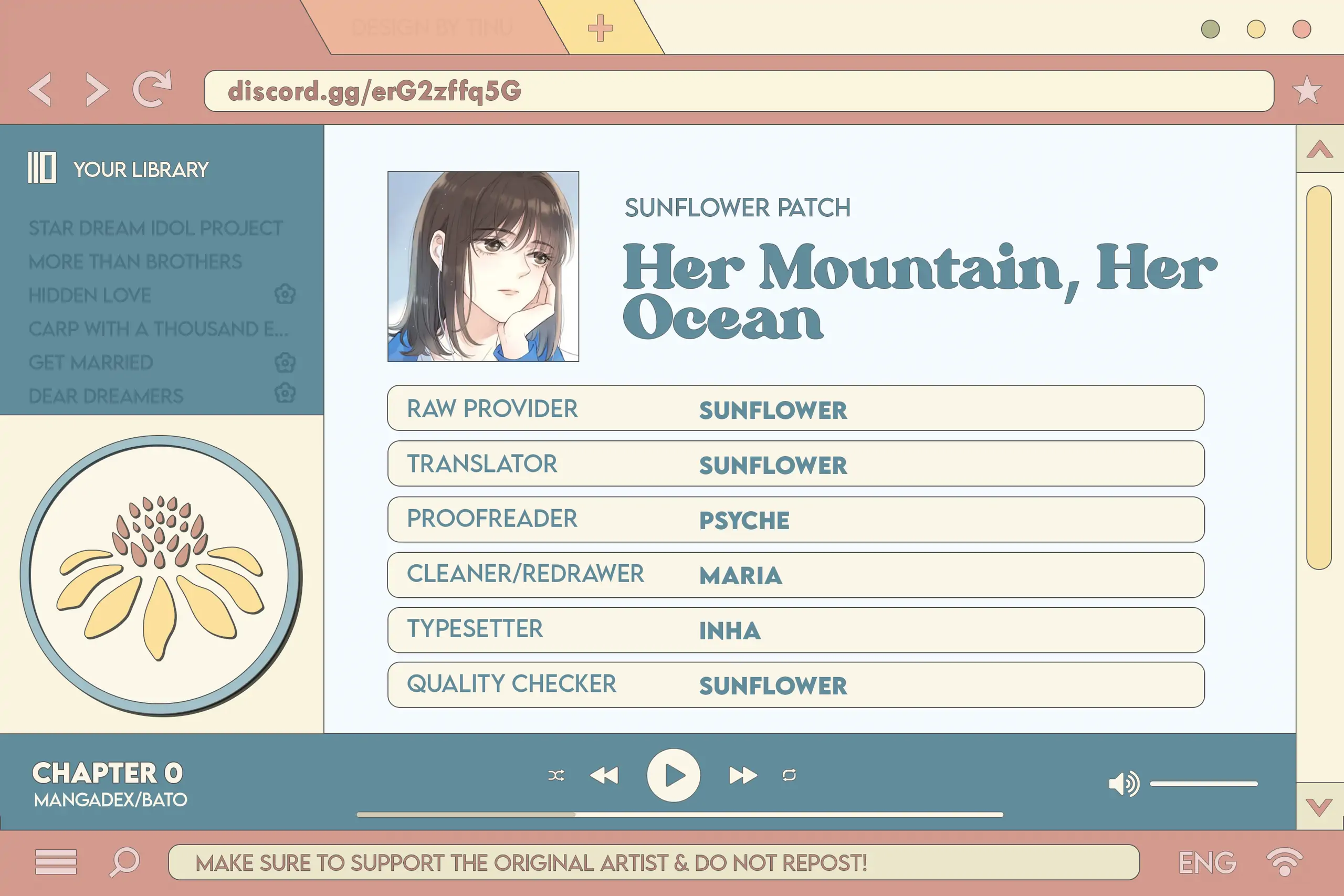The image size is (1344, 896).
Task: Click the magnifying glass search icon
Action: pyautogui.click(x=124, y=861)
